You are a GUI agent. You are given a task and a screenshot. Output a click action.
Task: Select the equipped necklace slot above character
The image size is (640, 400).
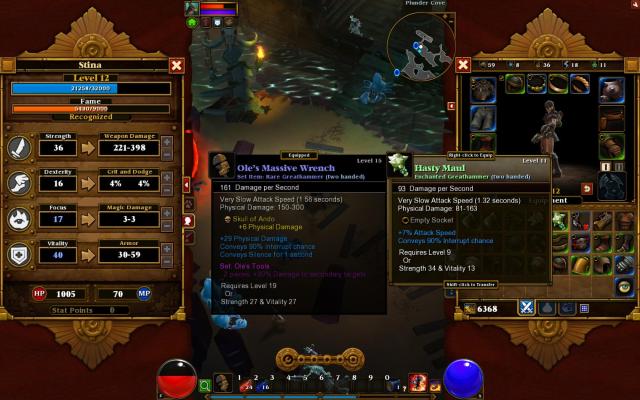539,84
